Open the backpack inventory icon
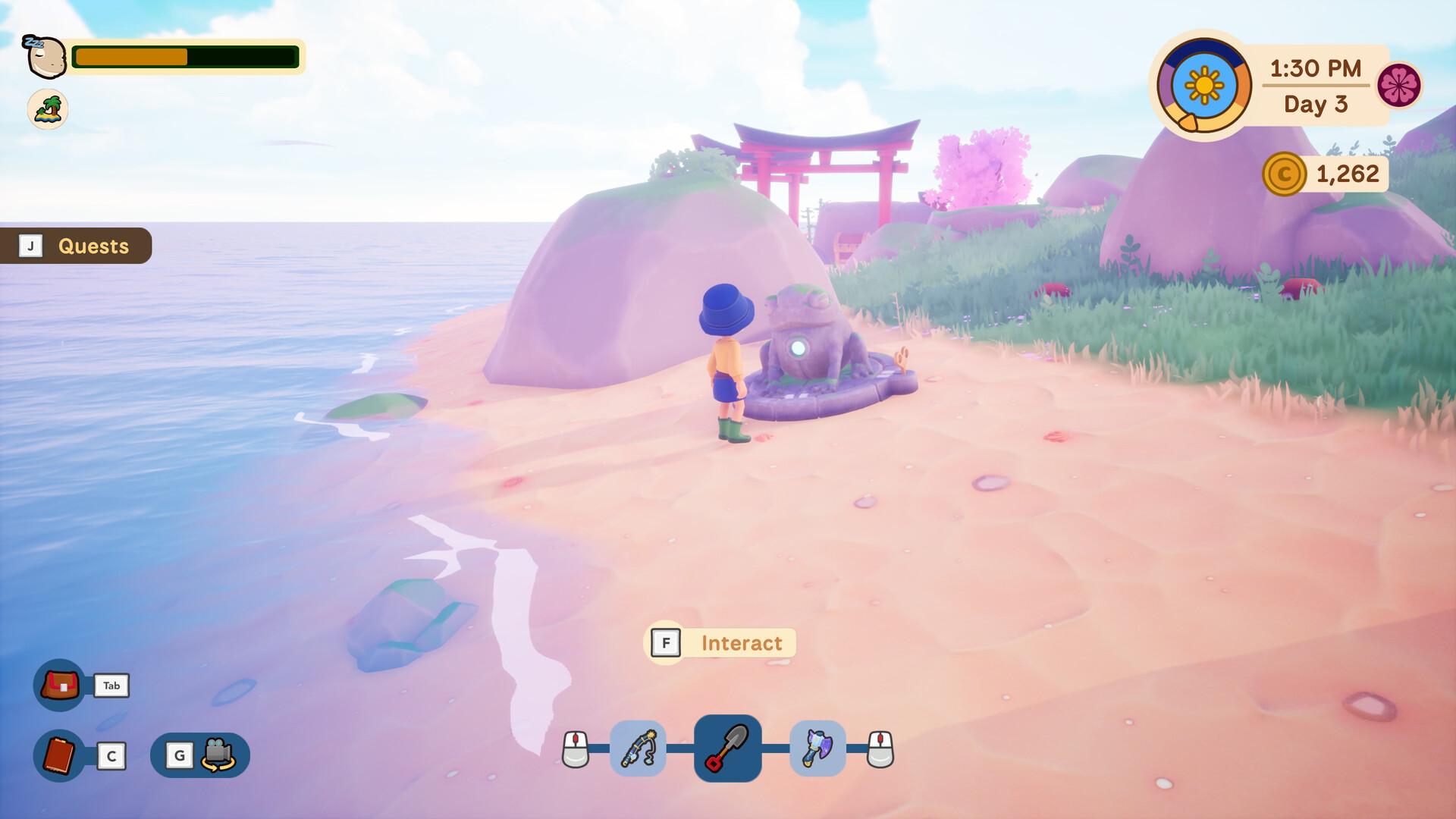1456x819 pixels. click(59, 685)
